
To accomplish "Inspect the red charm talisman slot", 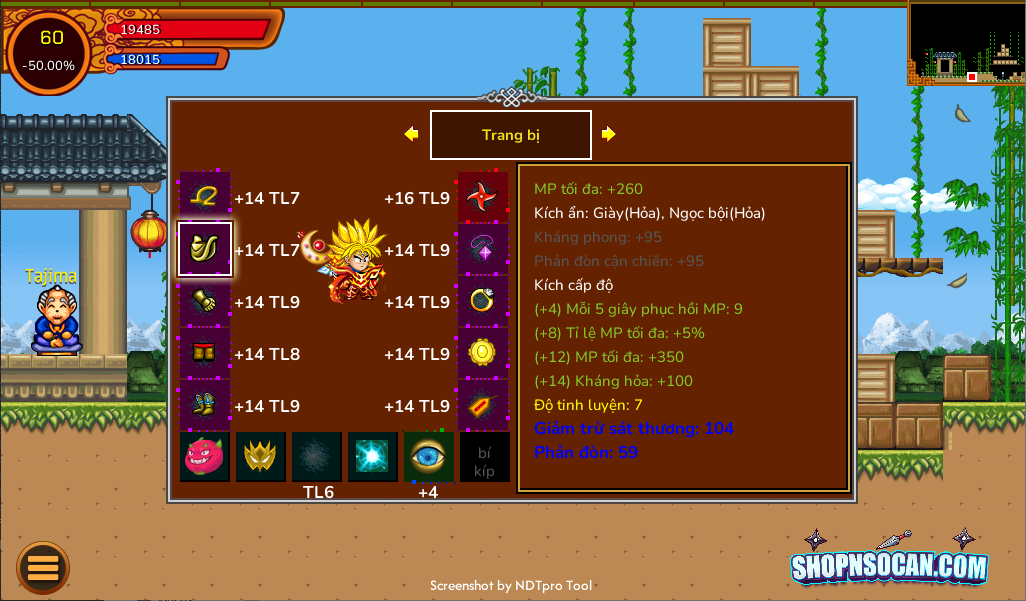I will coord(483,405).
